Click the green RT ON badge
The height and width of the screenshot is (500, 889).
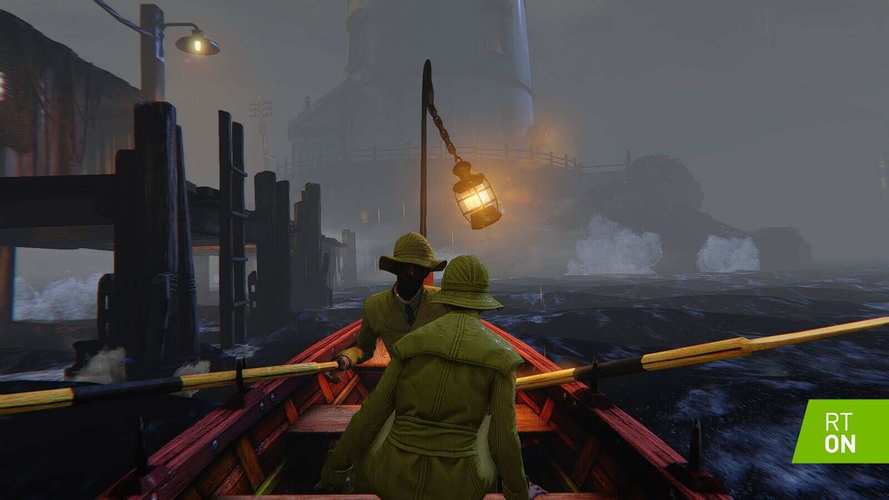[x=843, y=433]
